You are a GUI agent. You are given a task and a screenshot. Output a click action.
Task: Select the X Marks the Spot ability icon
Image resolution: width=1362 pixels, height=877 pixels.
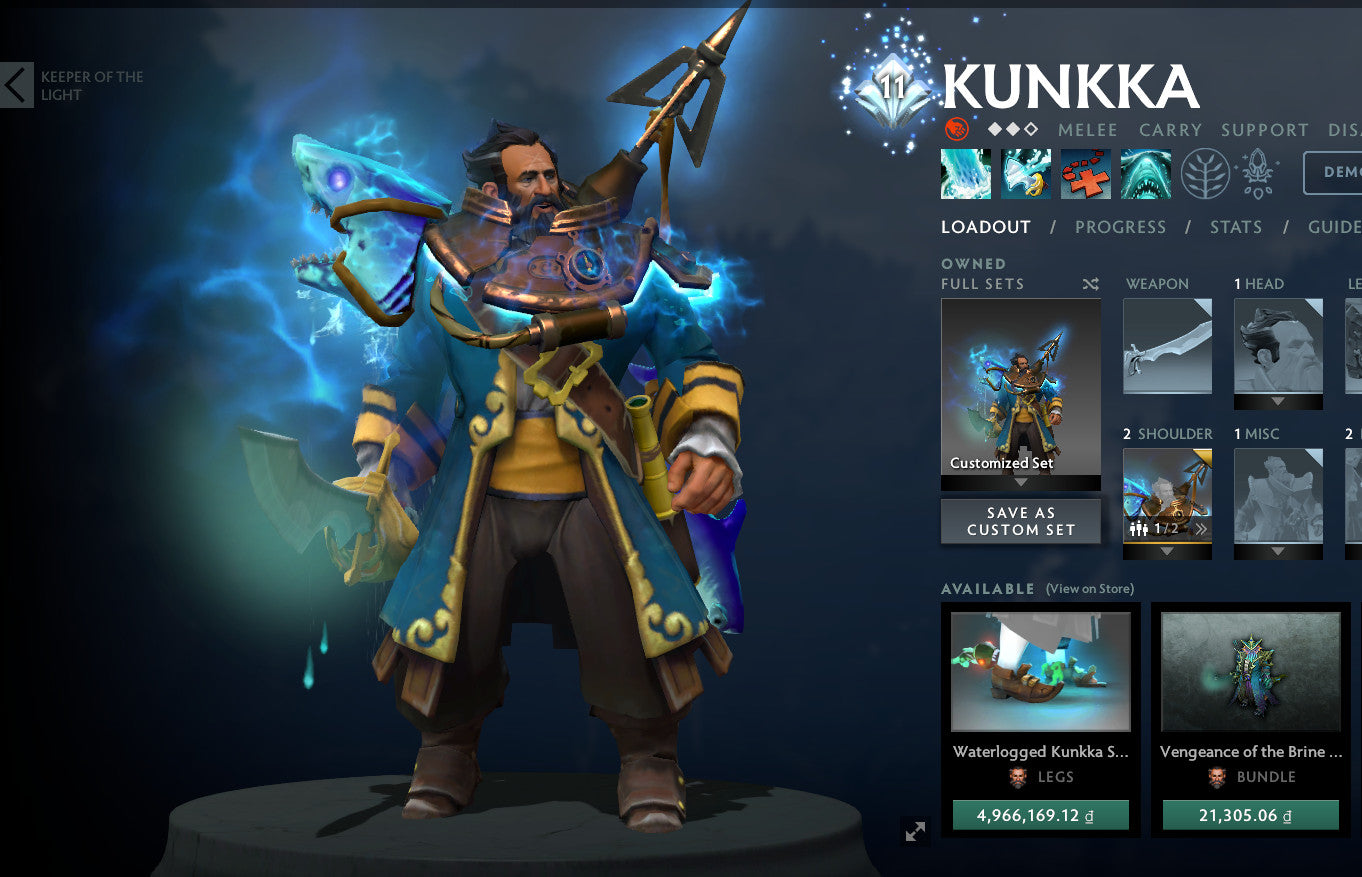1086,173
